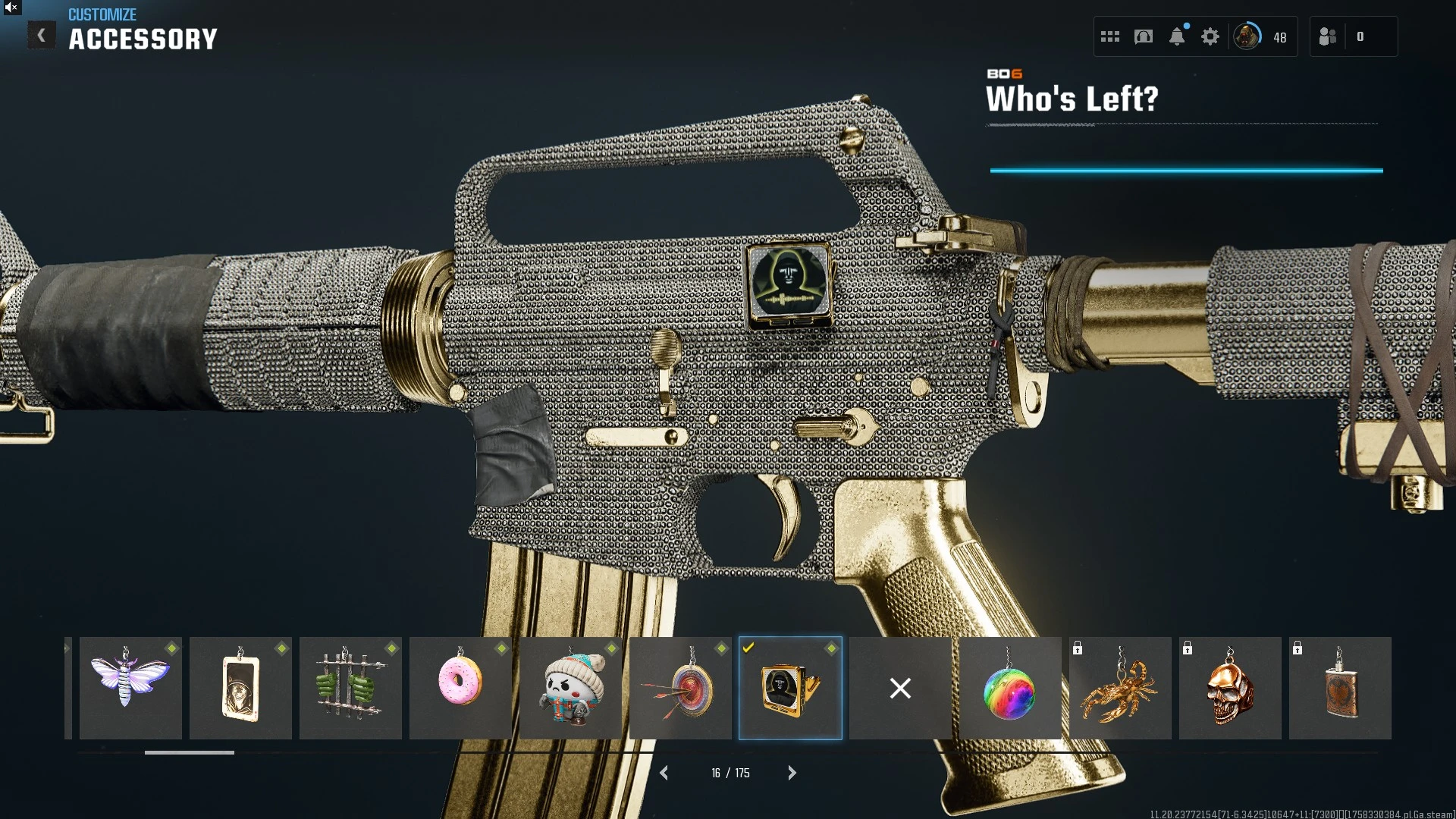The image size is (1456, 819).
Task: Select the purple moth charm
Action: coord(130,688)
